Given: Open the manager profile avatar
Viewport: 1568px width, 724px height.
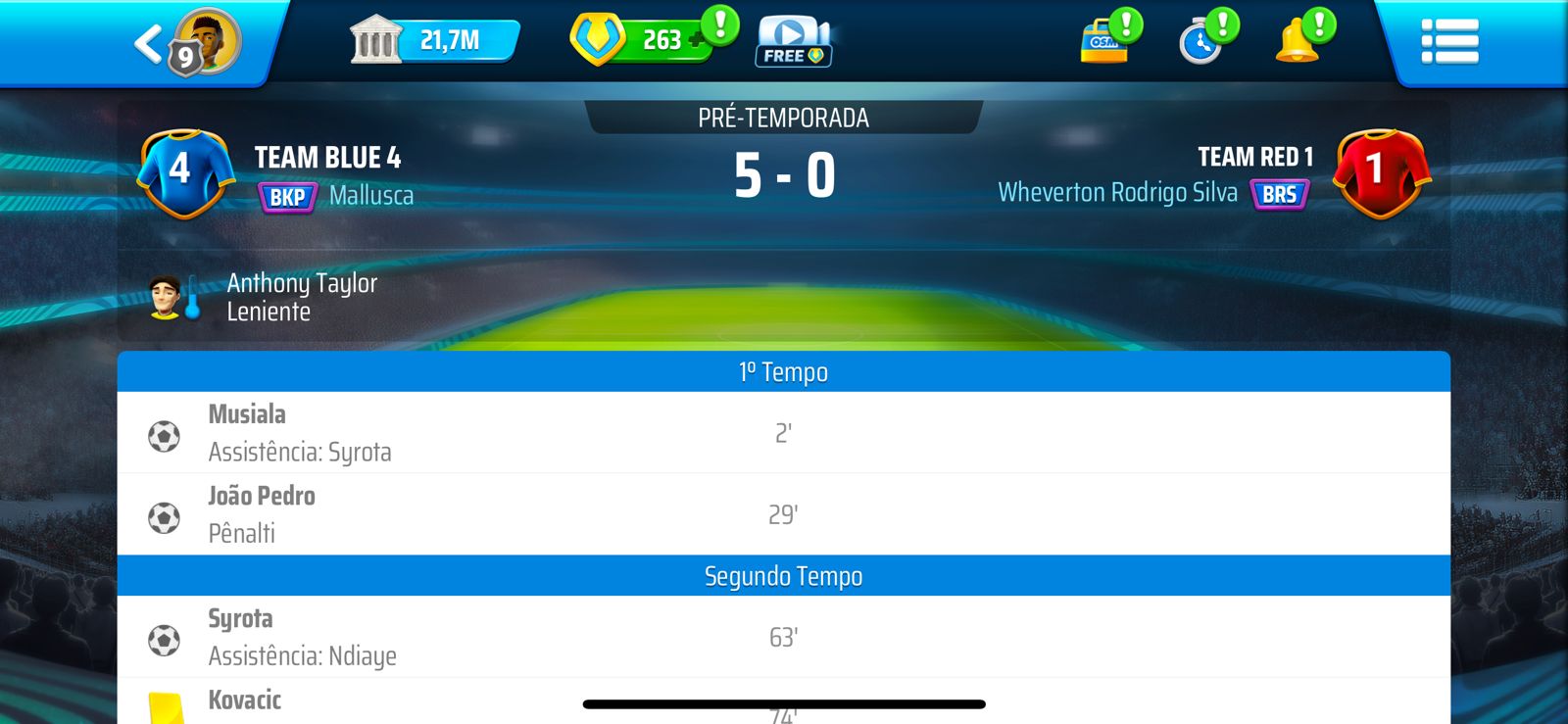Looking at the screenshot, I should [x=206, y=41].
